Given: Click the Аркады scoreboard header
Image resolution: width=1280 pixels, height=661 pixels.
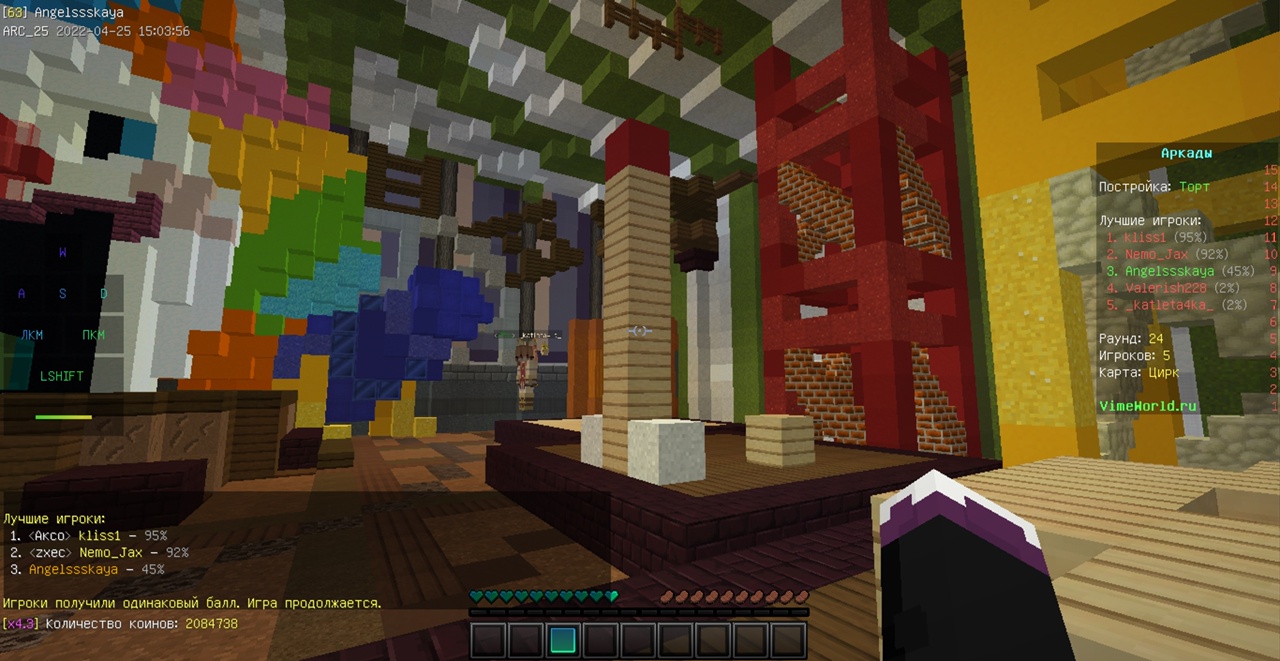Looking at the screenshot, I should click(x=1186, y=153).
